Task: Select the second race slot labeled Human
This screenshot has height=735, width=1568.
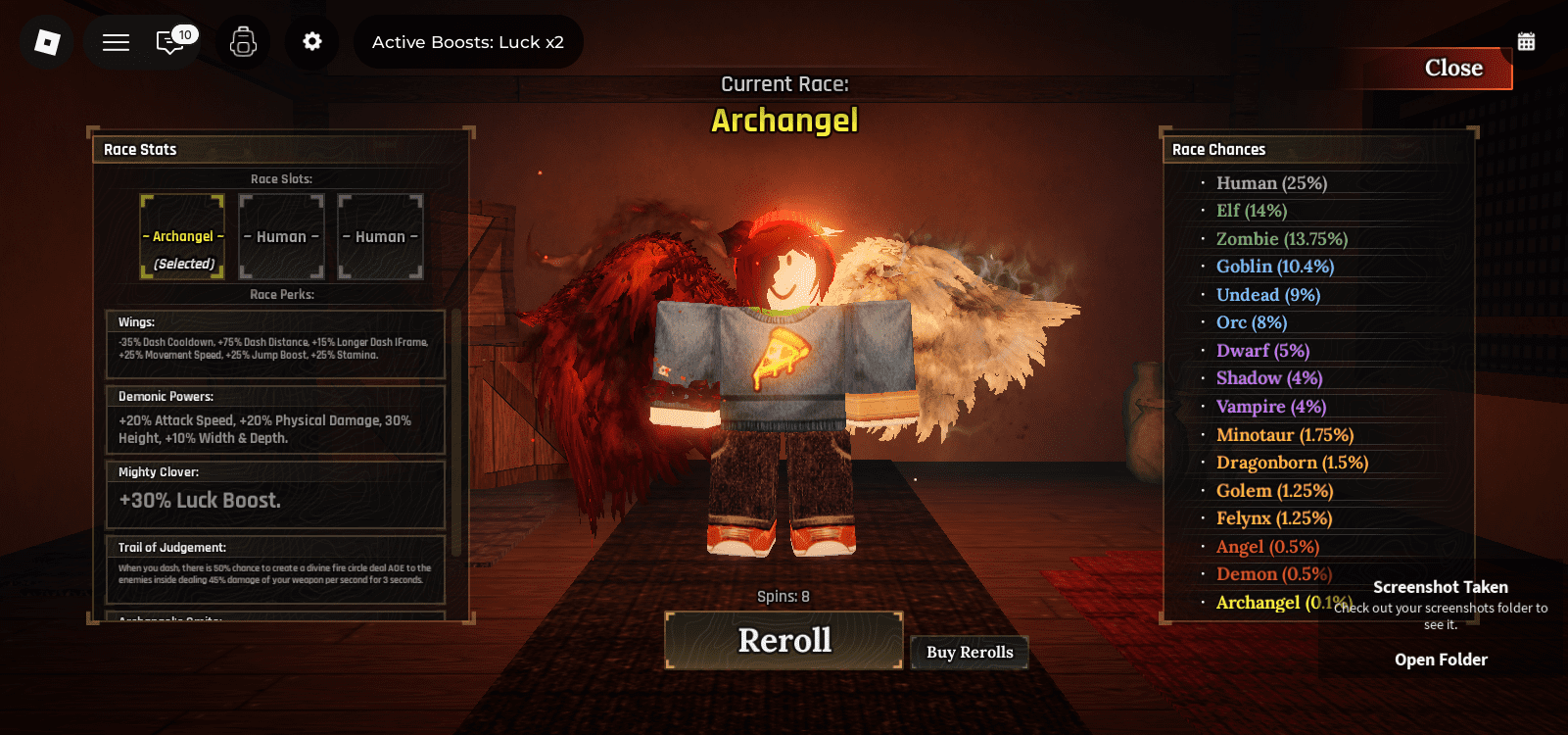Action: [x=281, y=236]
